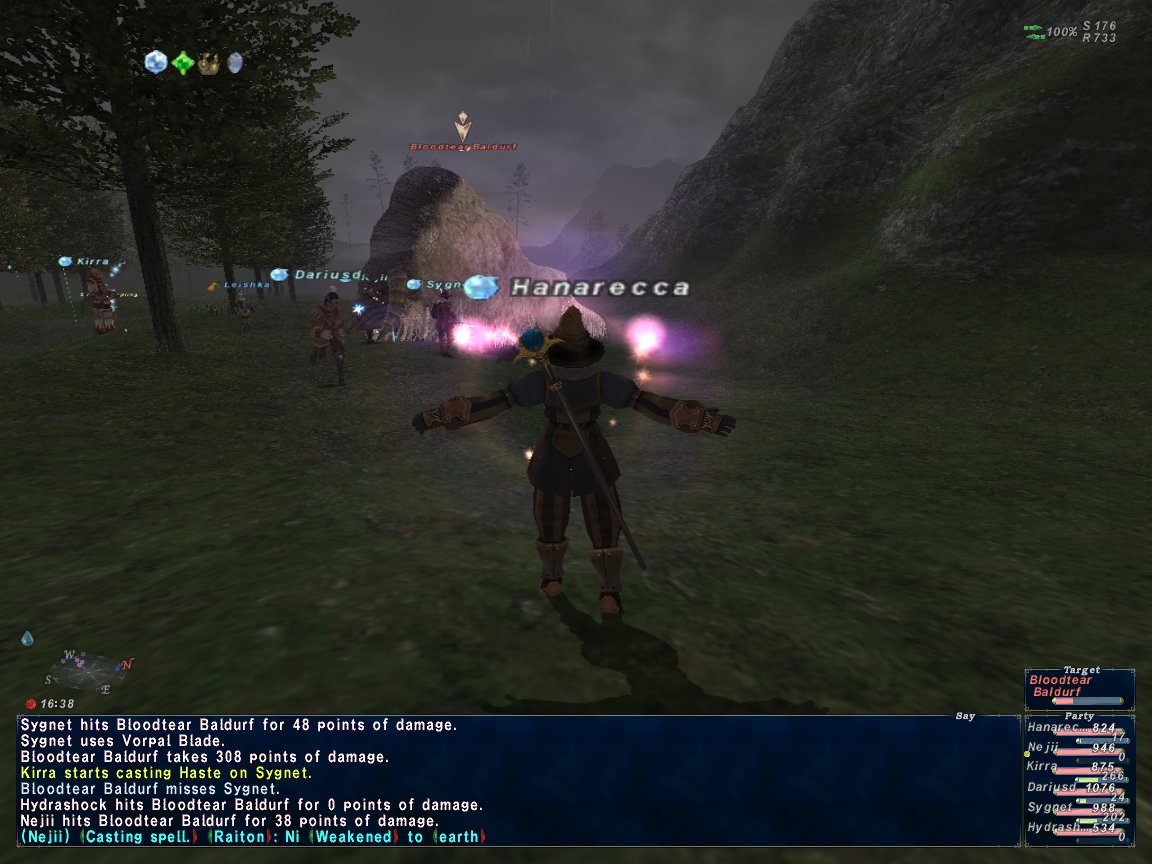Target Nejii in the party list
The image size is (1152, 864).
pos(1078,748)
